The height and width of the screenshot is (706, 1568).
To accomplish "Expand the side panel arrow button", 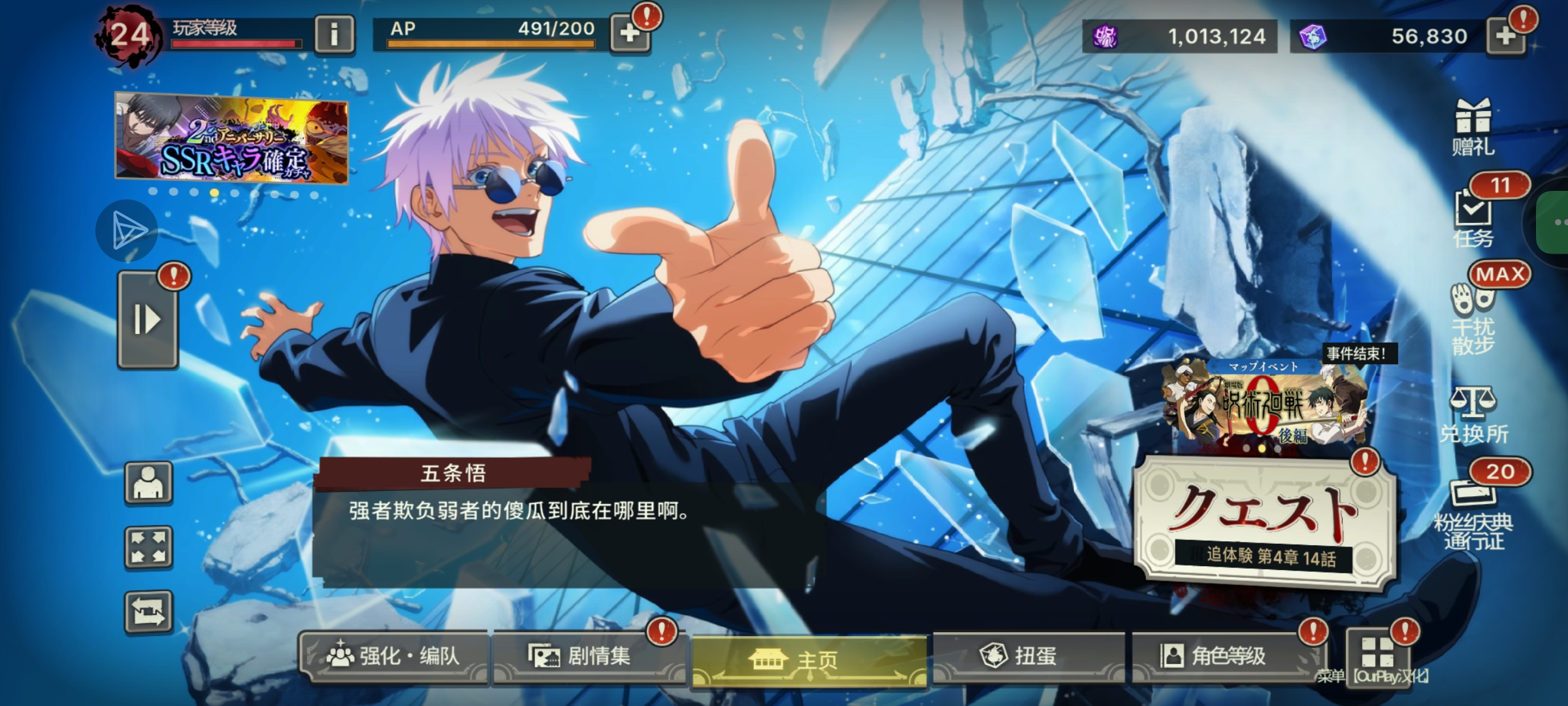I will [x=147, y=320].
